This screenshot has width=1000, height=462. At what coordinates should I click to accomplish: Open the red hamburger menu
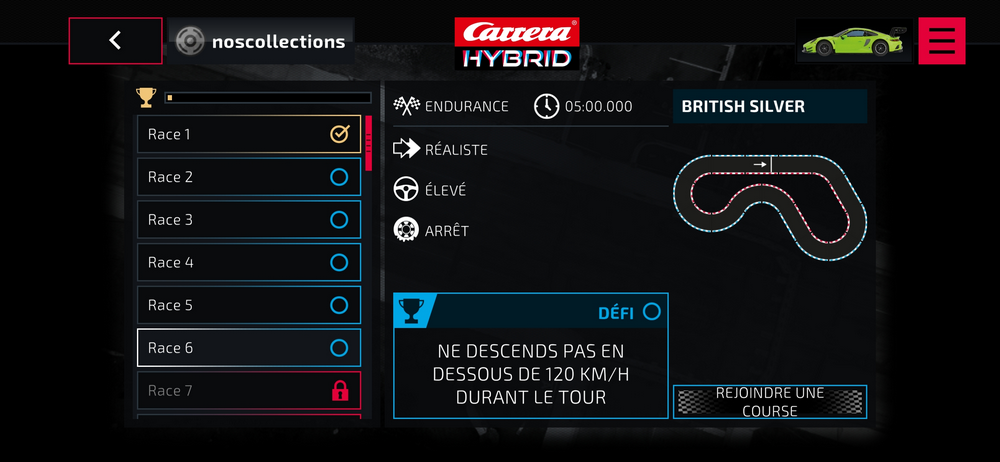tap(941, 41)
